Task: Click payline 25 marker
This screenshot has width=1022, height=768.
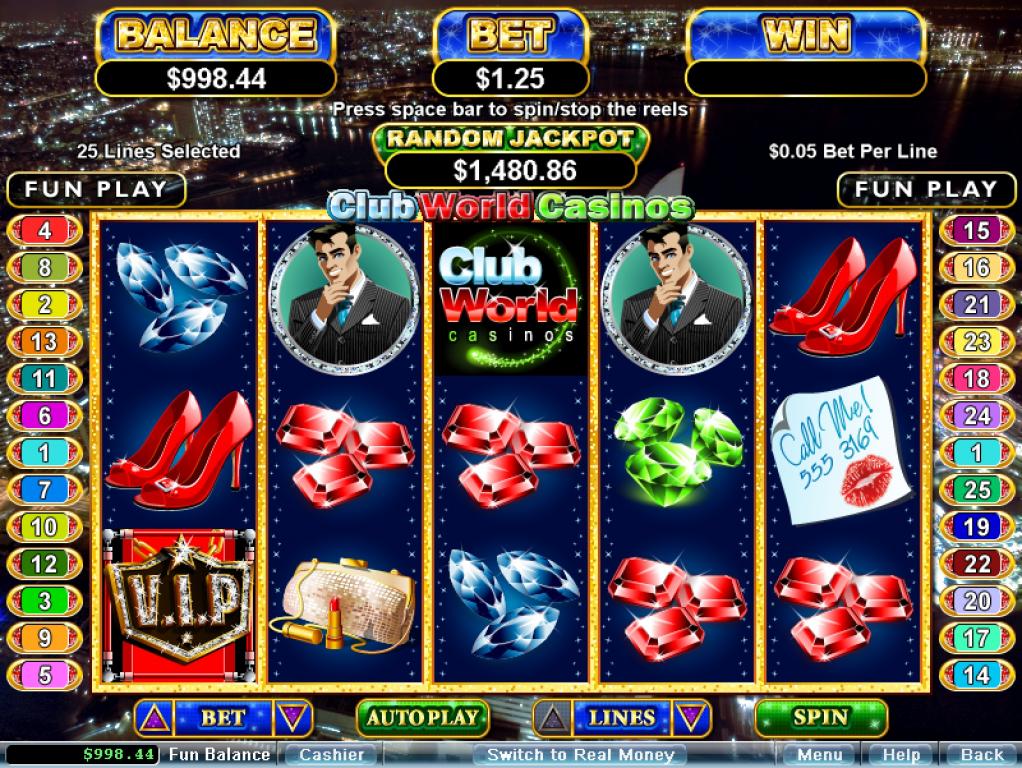Action: (x=976, y=489)
